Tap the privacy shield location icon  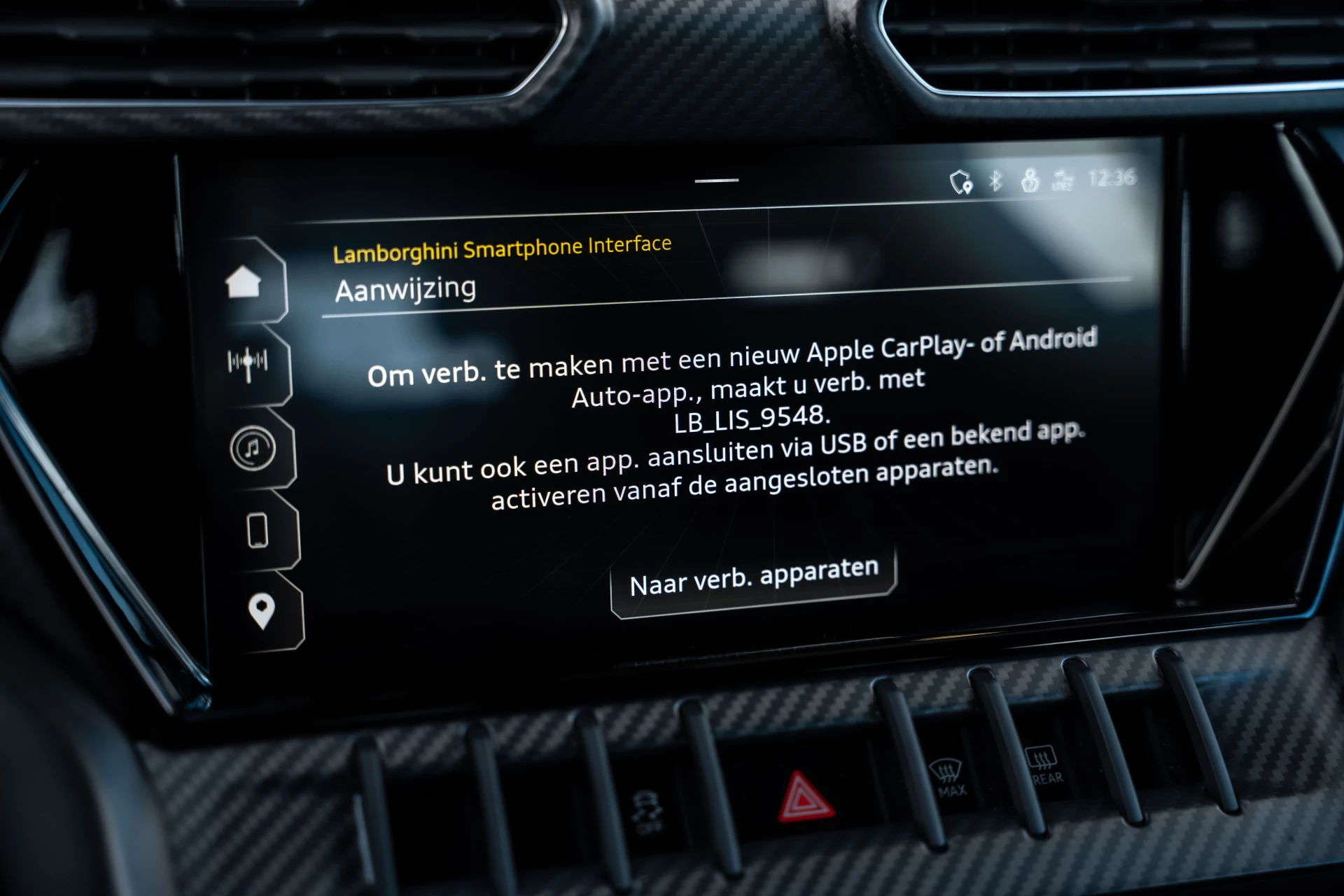click(960, 181)
